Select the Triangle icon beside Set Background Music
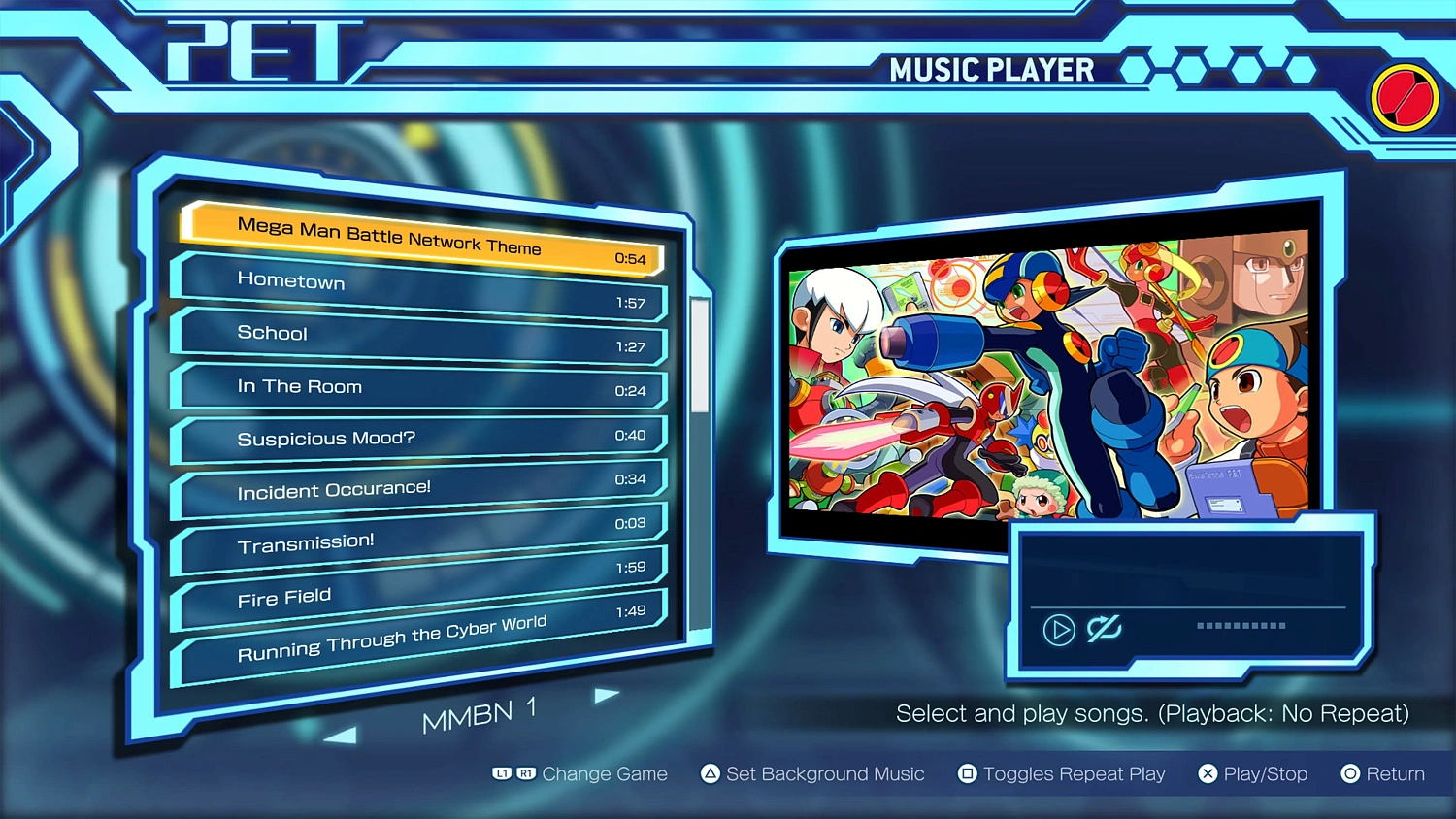Viewport: 1456px width, 819px height. 710,773
